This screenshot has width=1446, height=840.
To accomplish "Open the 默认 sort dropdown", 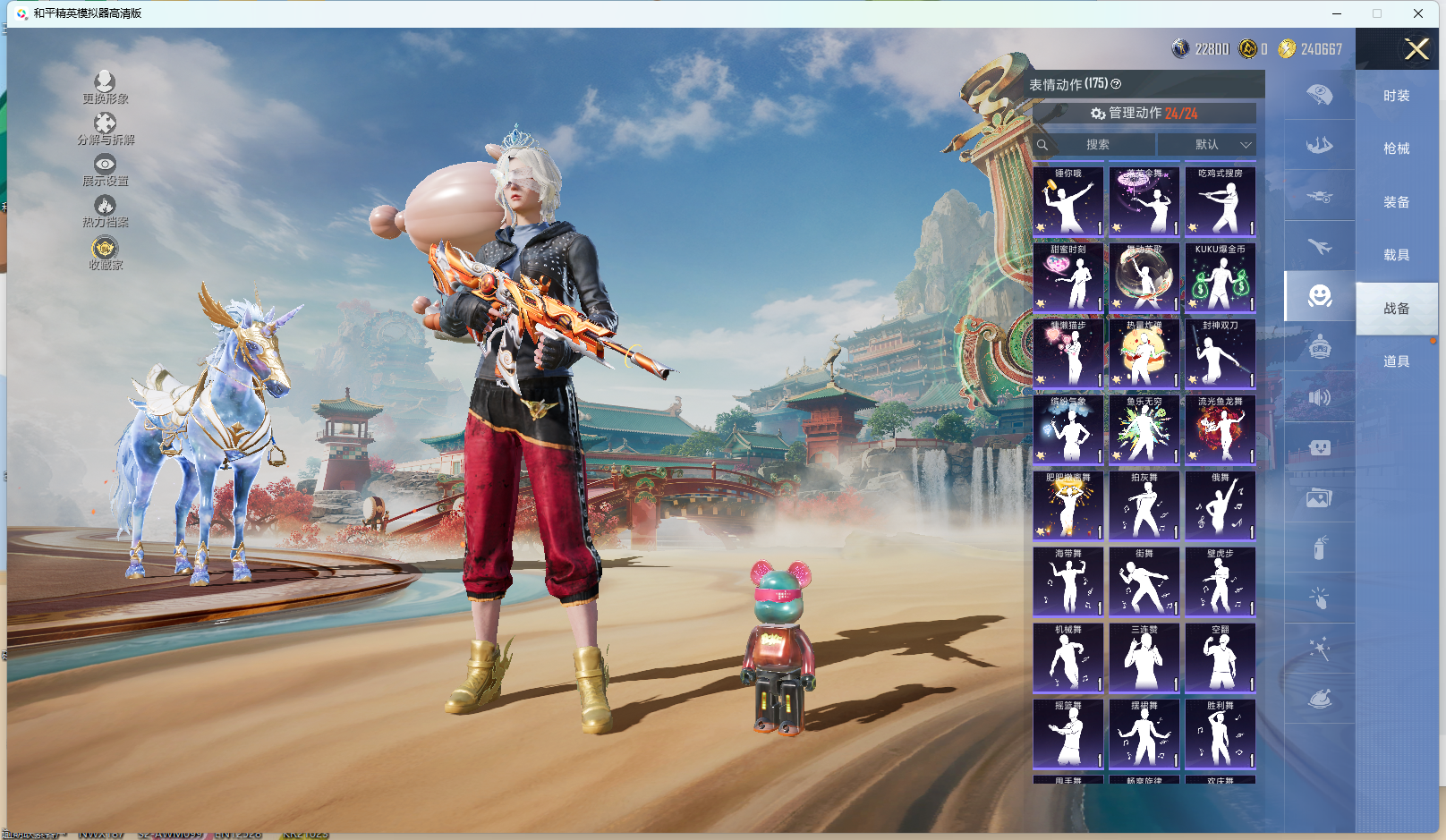I will 1207,144.
